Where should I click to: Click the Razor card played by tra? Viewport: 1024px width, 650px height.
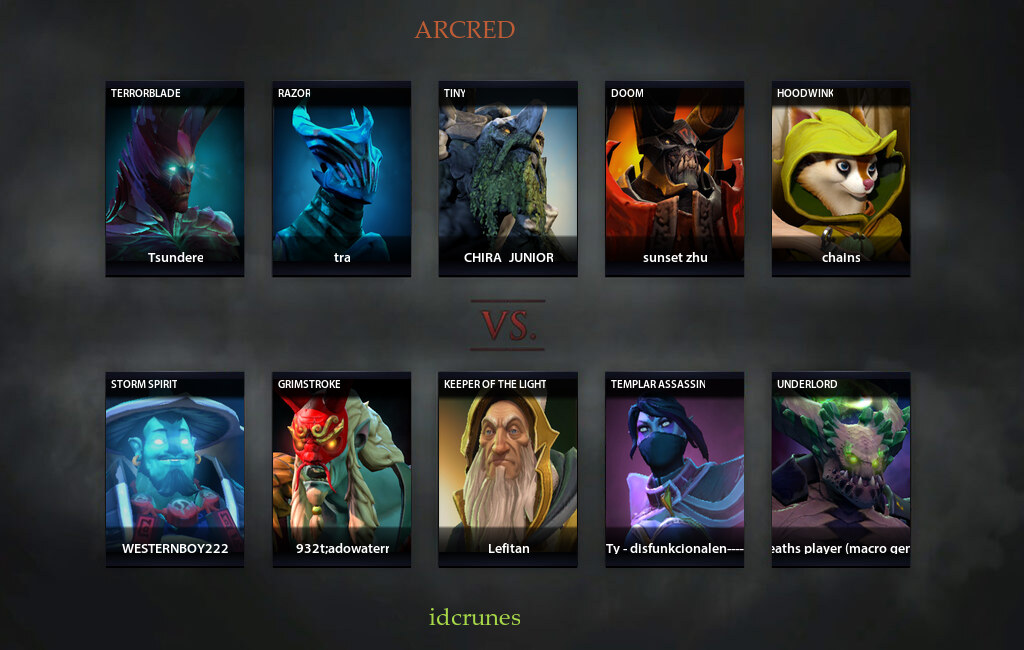click(341, 178)
